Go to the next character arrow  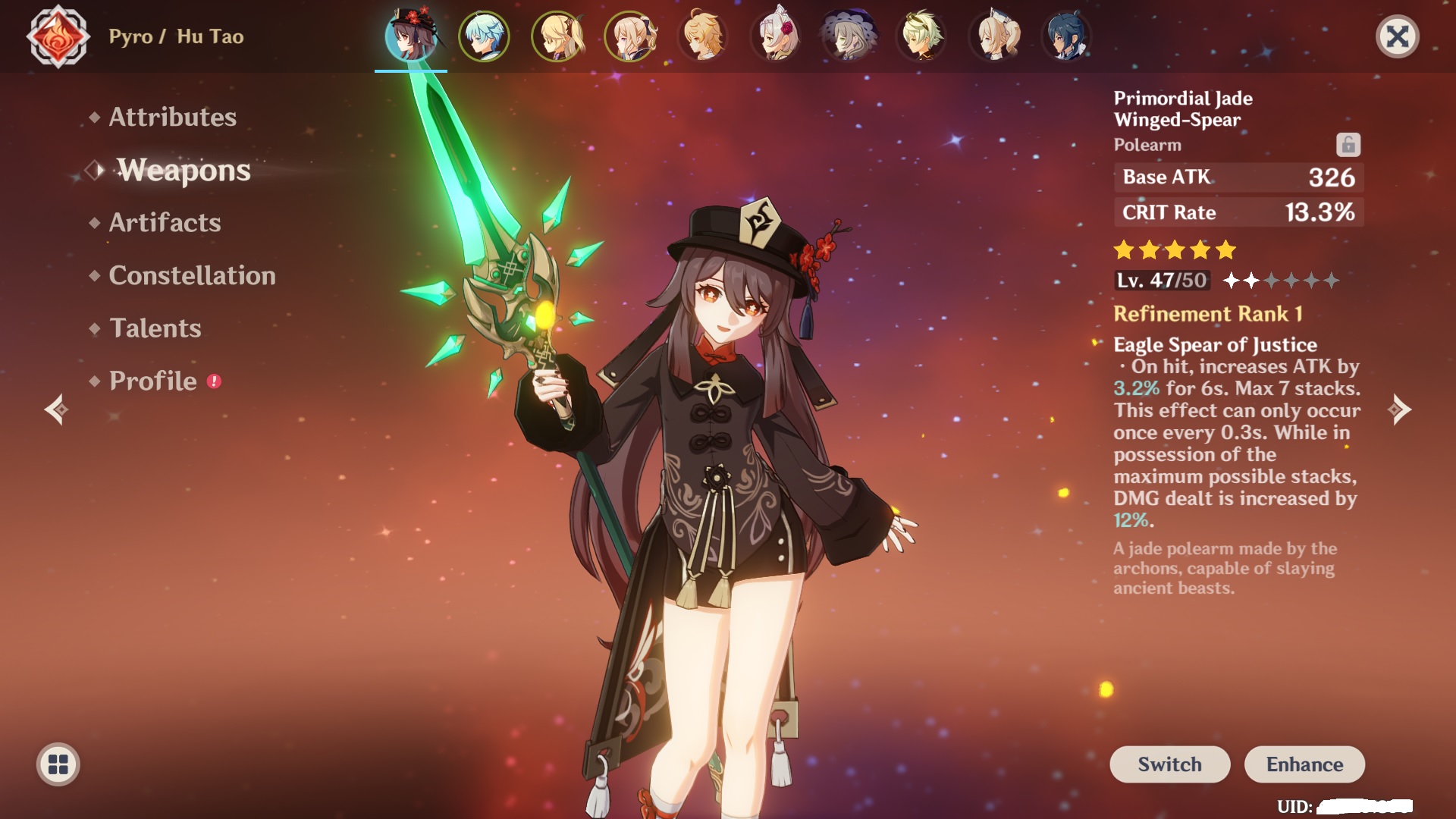click(x=1400, y=409)
